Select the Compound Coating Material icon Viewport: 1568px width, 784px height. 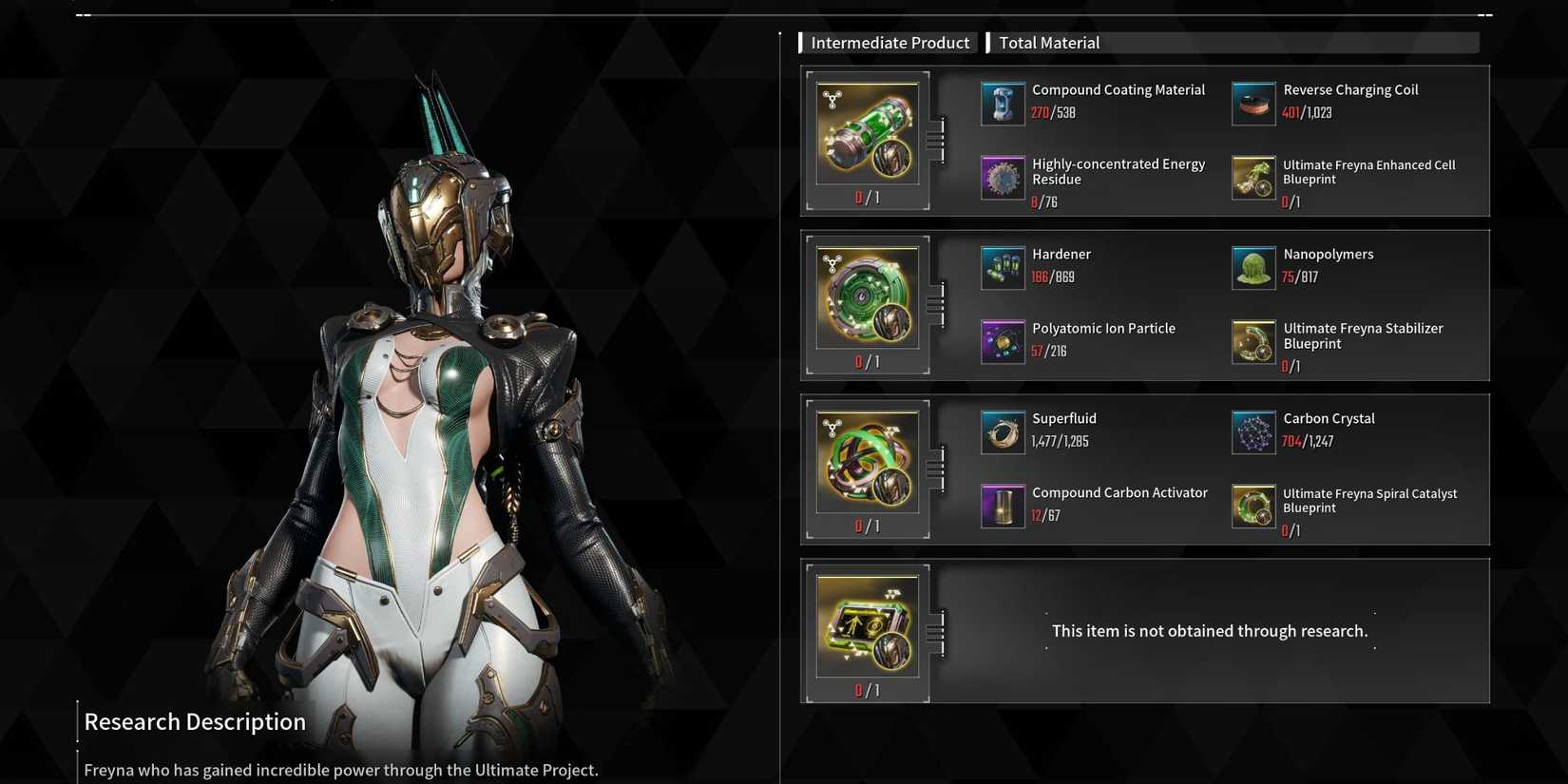click(x=1002, y=104)
